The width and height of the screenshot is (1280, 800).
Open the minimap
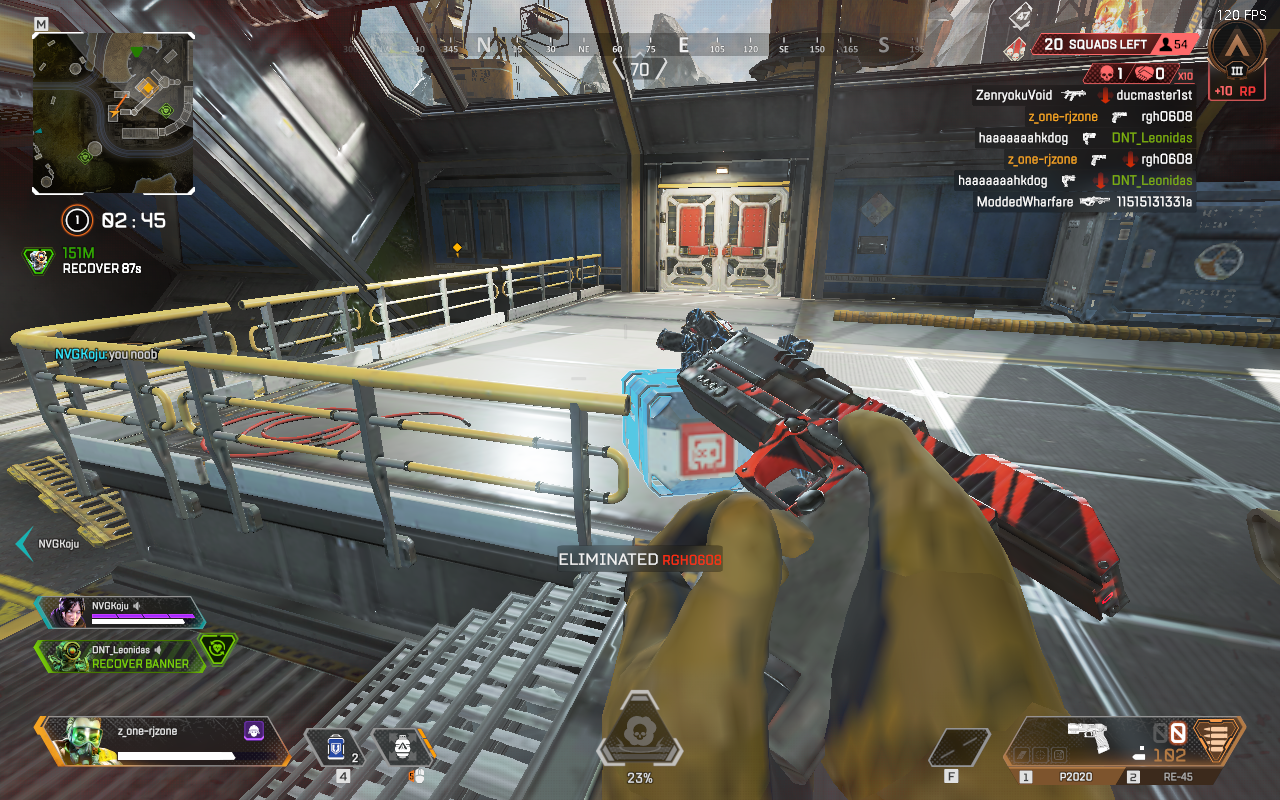coord(113,112)
